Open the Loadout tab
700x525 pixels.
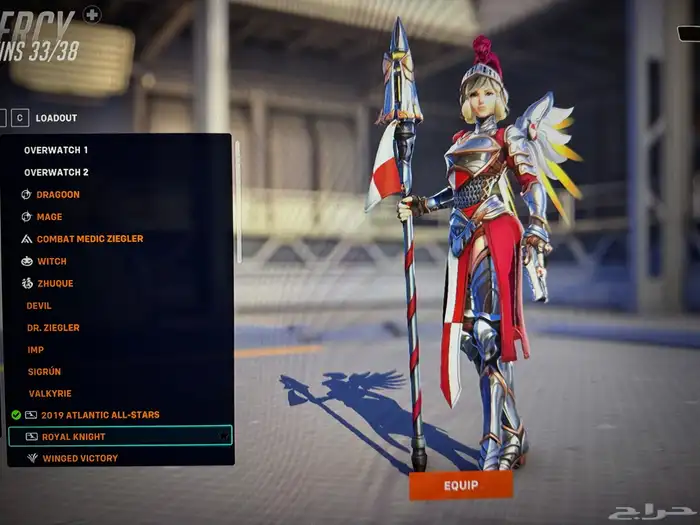point(56,117)
